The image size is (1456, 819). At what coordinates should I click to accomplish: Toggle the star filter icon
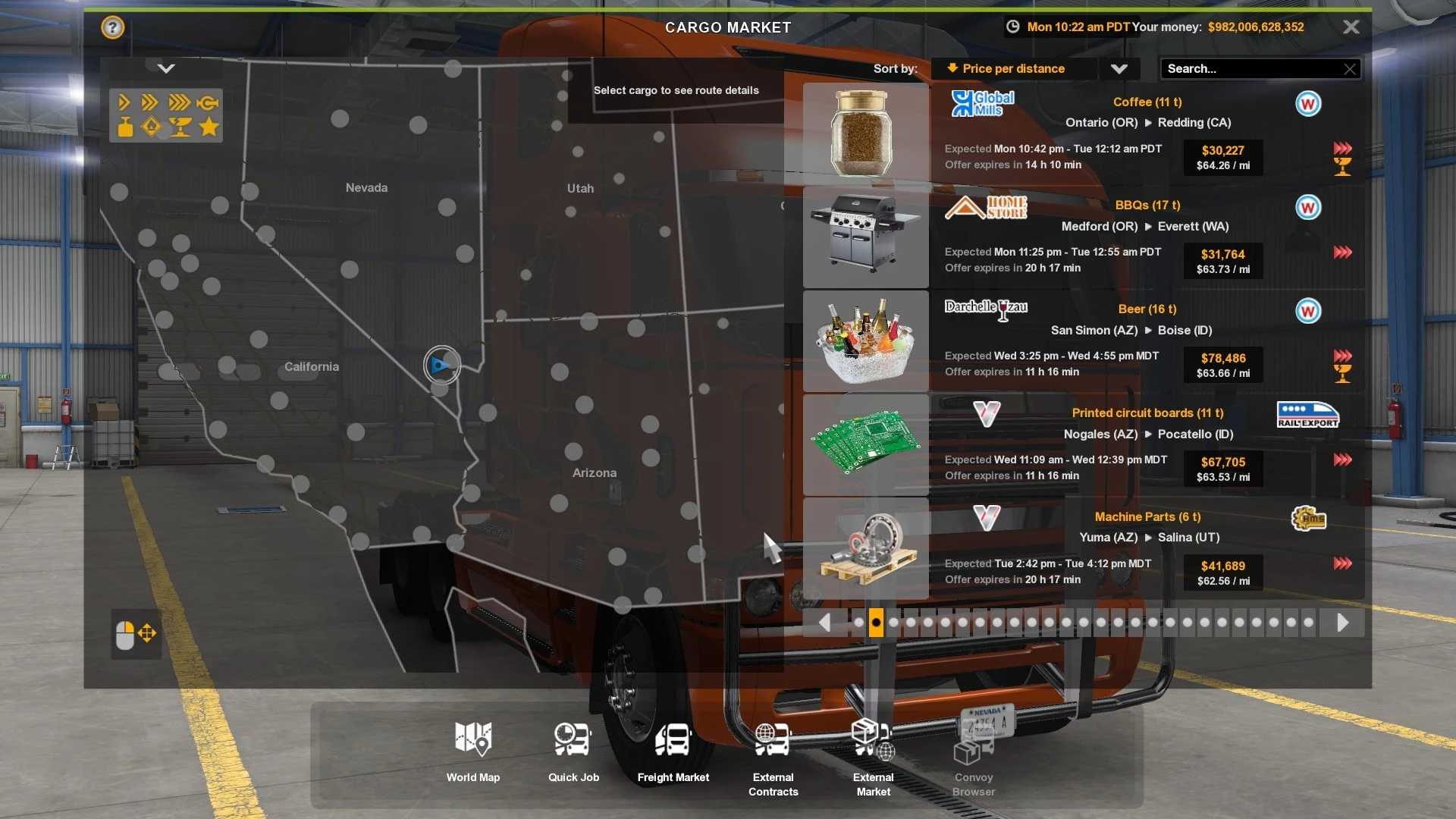click(x=209, y=127)
